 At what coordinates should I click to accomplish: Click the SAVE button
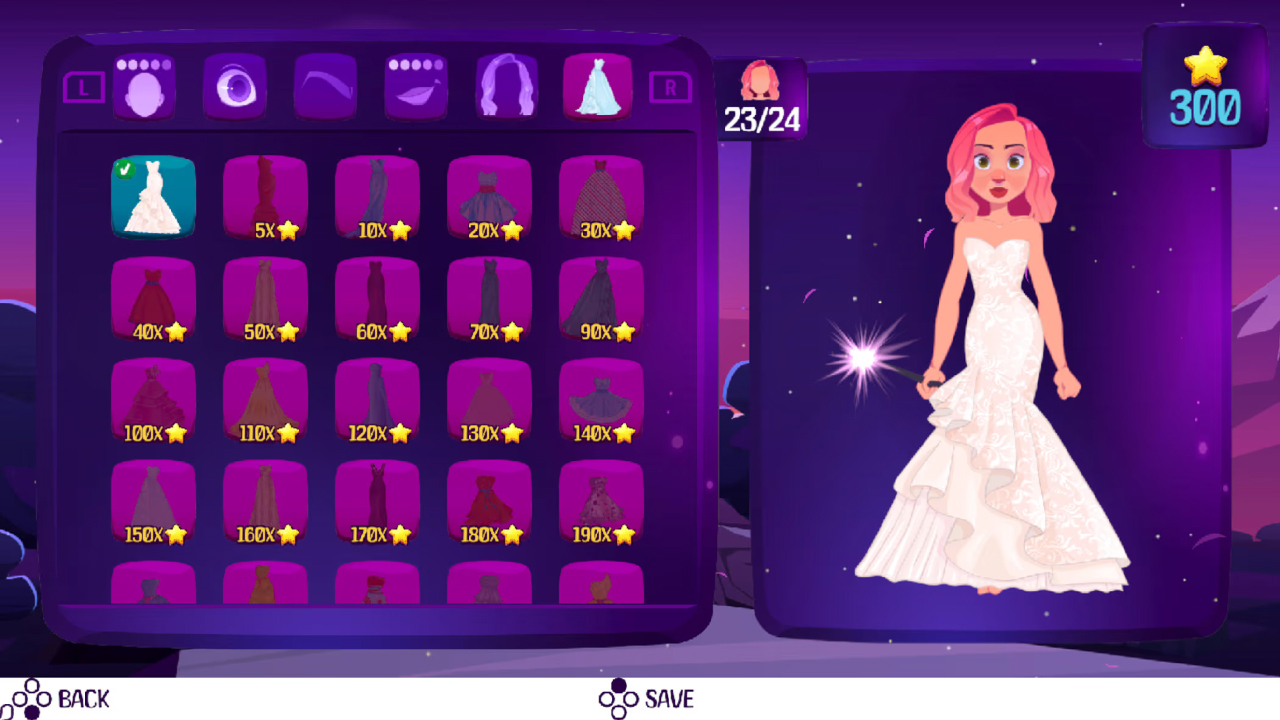(x=647, y=699)
